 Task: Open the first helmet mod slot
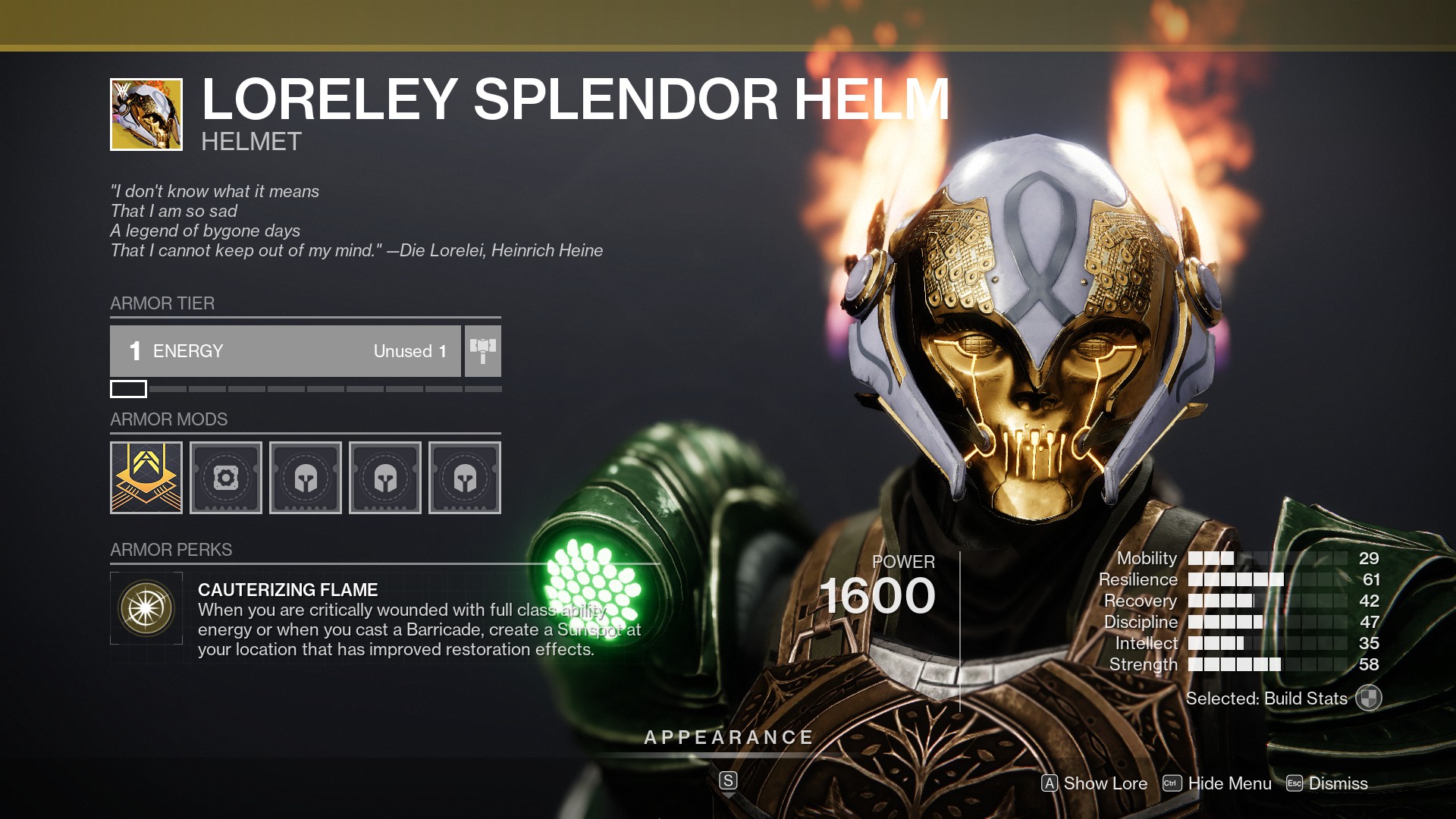tap(306, 477)
